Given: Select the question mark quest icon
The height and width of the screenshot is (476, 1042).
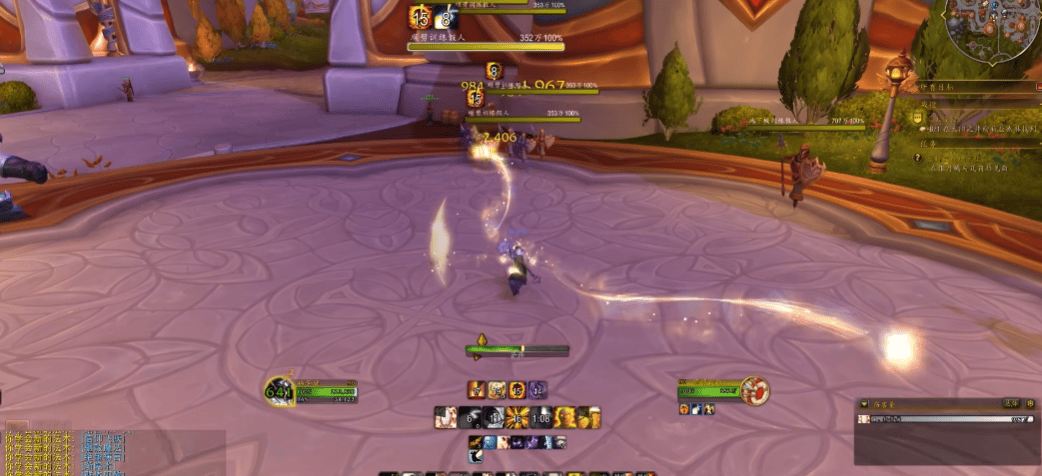Looking at the screenshot, I should 920,158.
